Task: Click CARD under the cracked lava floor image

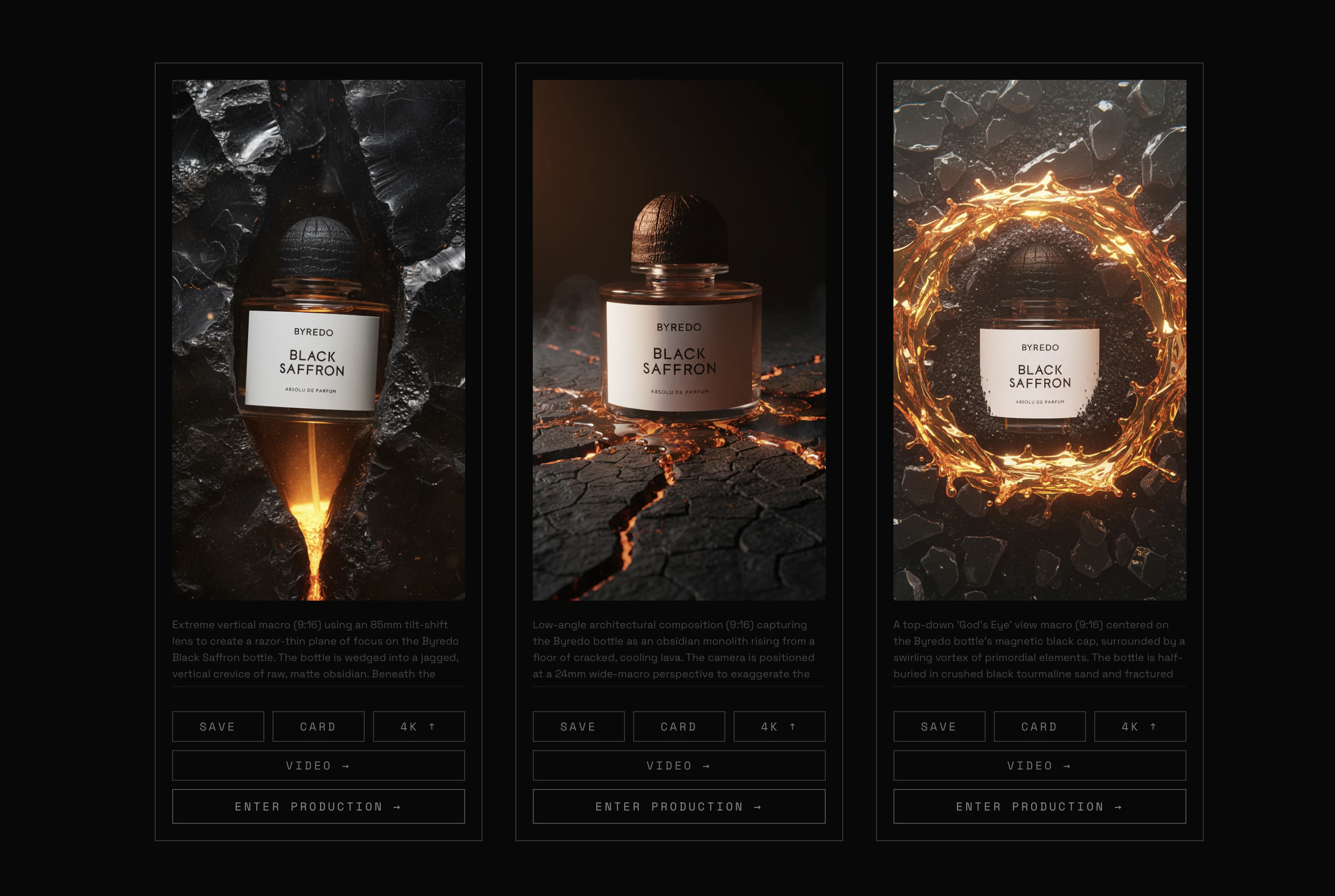Action: click(679, 727)
